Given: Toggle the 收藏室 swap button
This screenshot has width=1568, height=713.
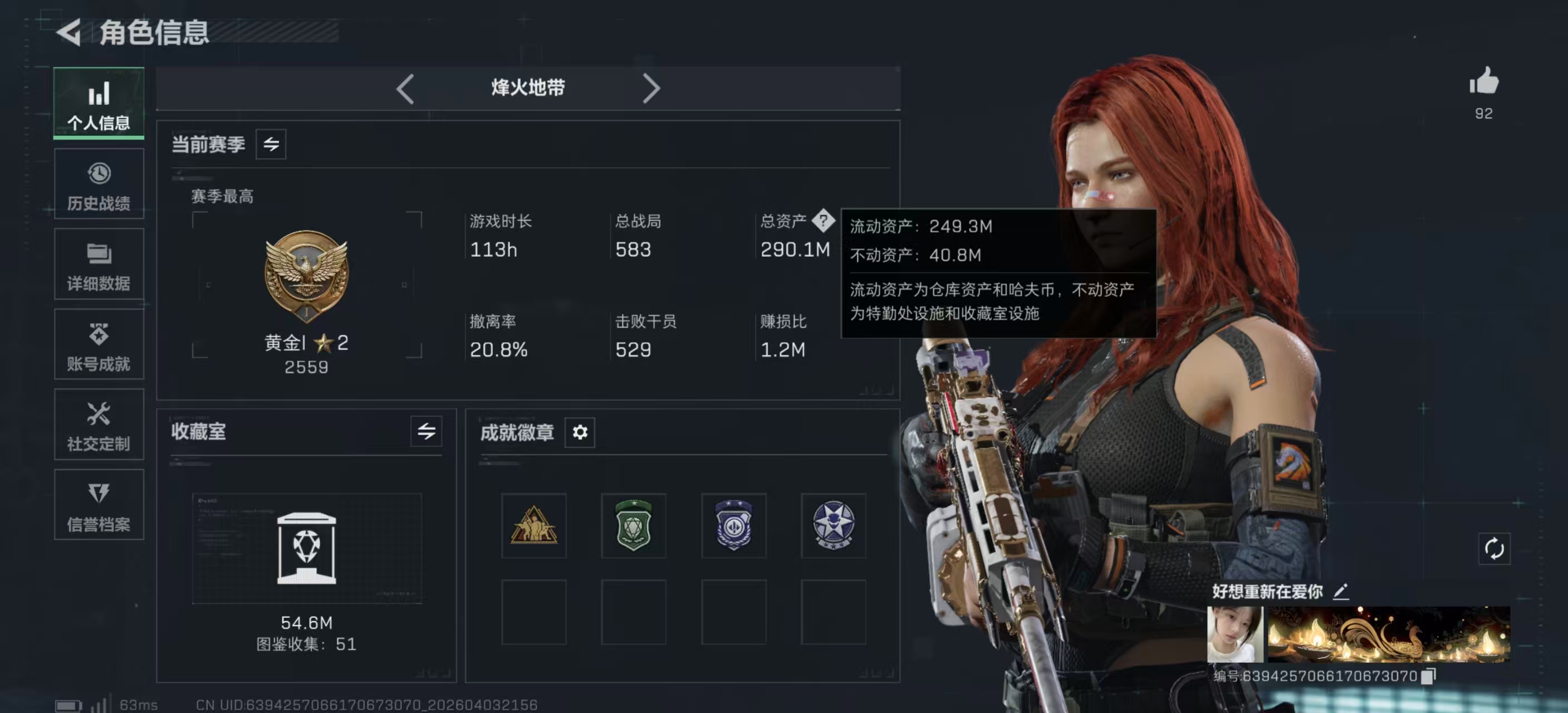Looking at the screenshot, I should tap(426, 432).
